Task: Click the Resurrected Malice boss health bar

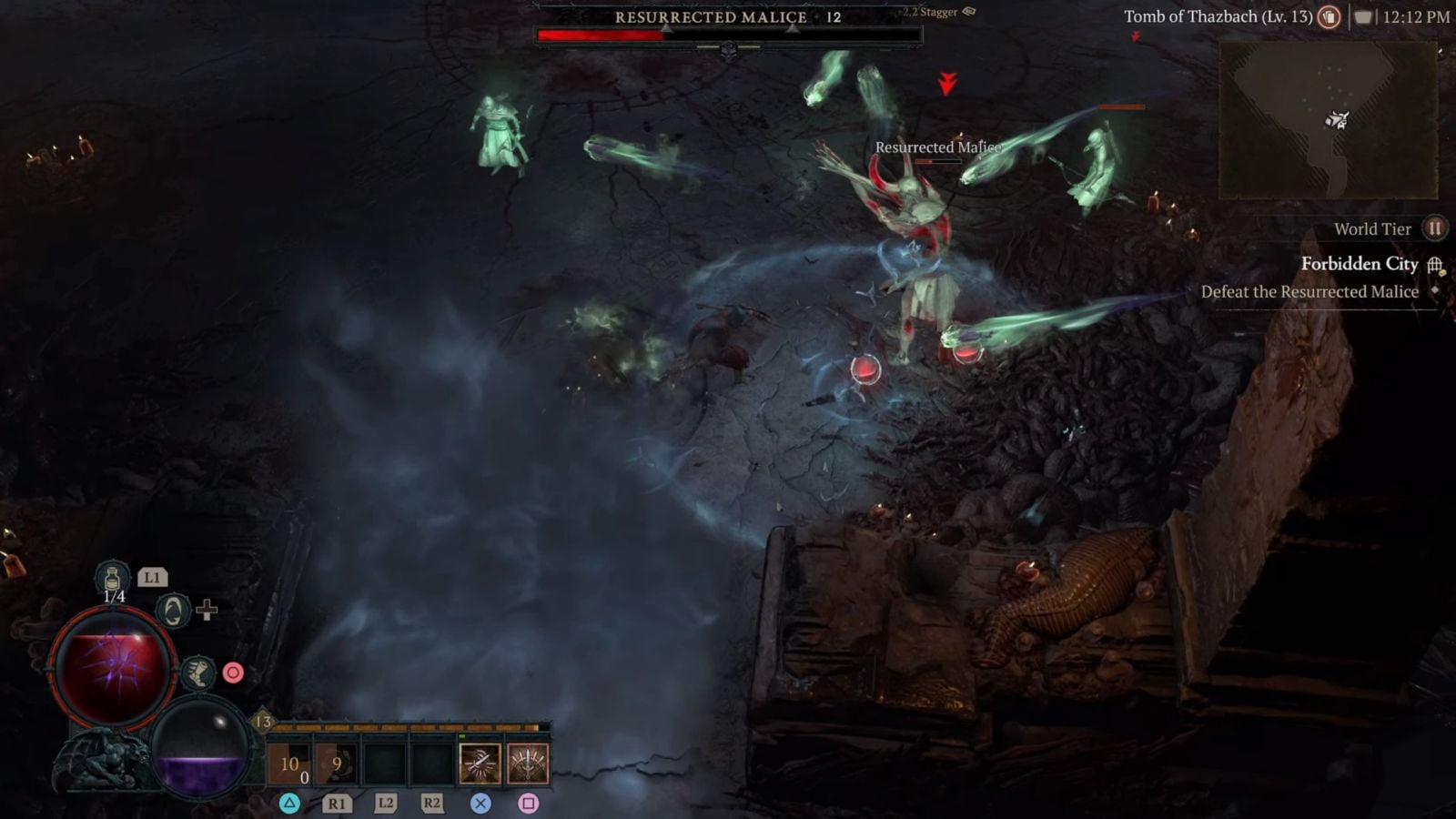Action: coord(728,32)
